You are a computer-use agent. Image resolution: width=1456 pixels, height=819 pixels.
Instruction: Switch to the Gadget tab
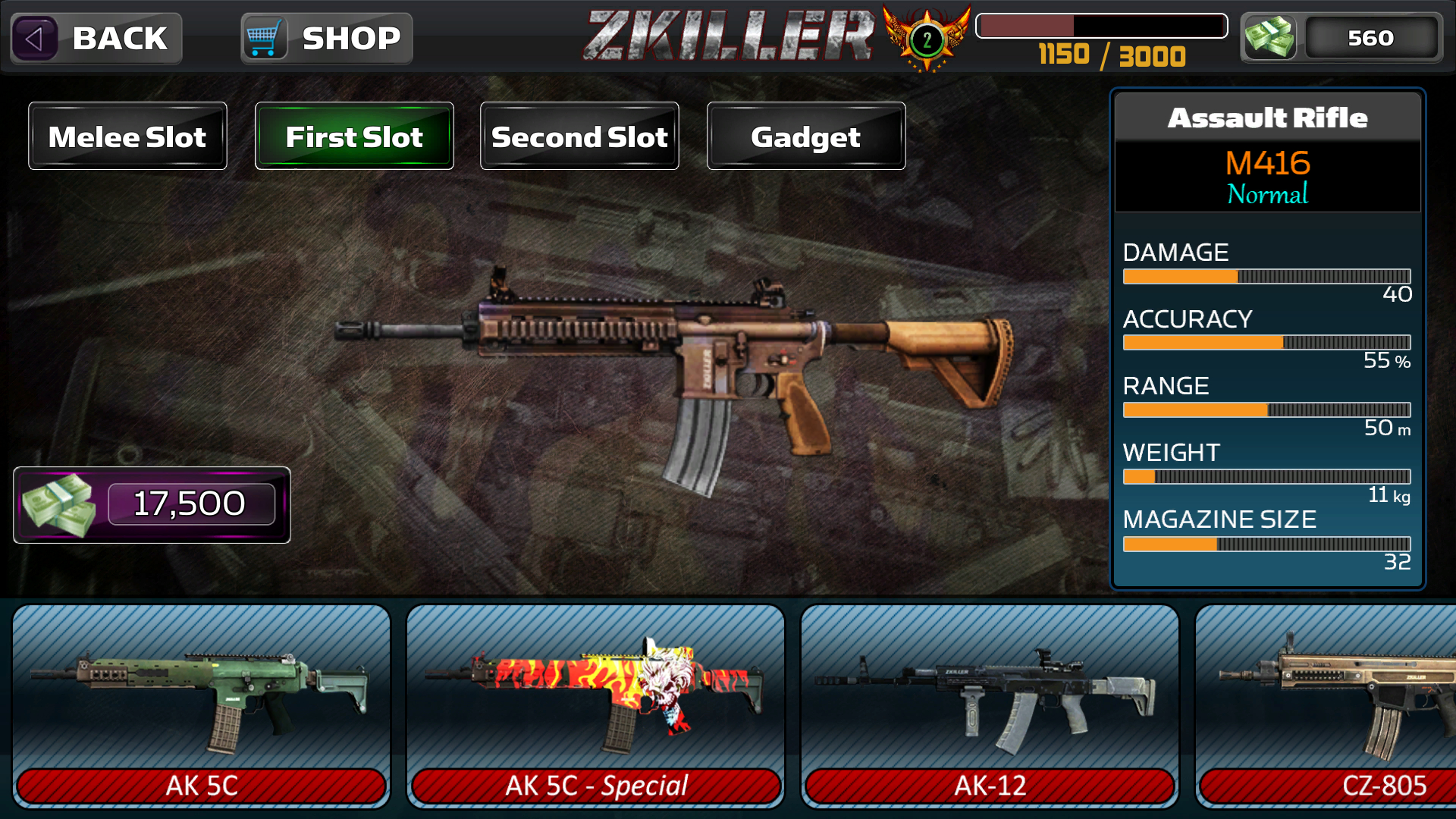(805, 136)
